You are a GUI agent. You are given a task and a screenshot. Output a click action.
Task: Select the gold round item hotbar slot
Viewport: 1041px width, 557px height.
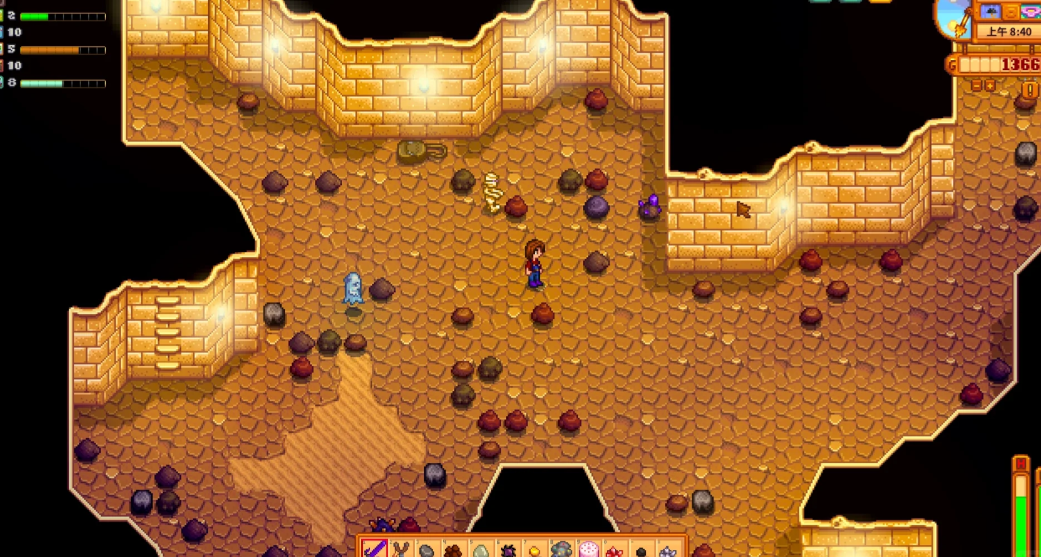535,550
